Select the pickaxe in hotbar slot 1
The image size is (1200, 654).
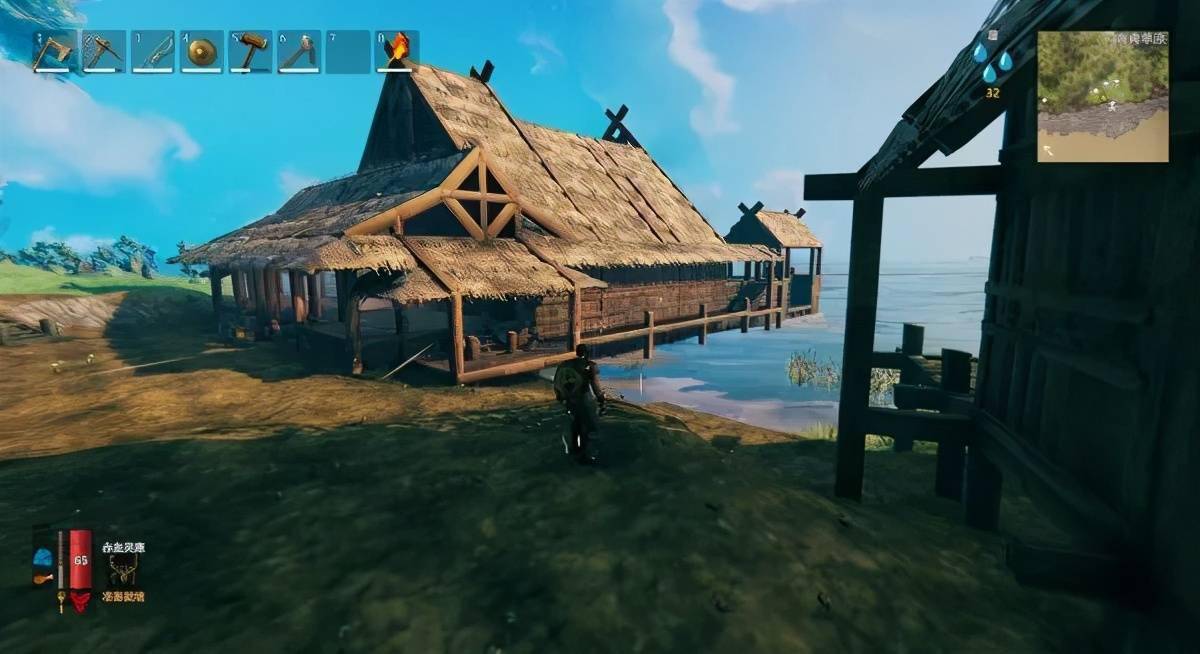(54, 51)
